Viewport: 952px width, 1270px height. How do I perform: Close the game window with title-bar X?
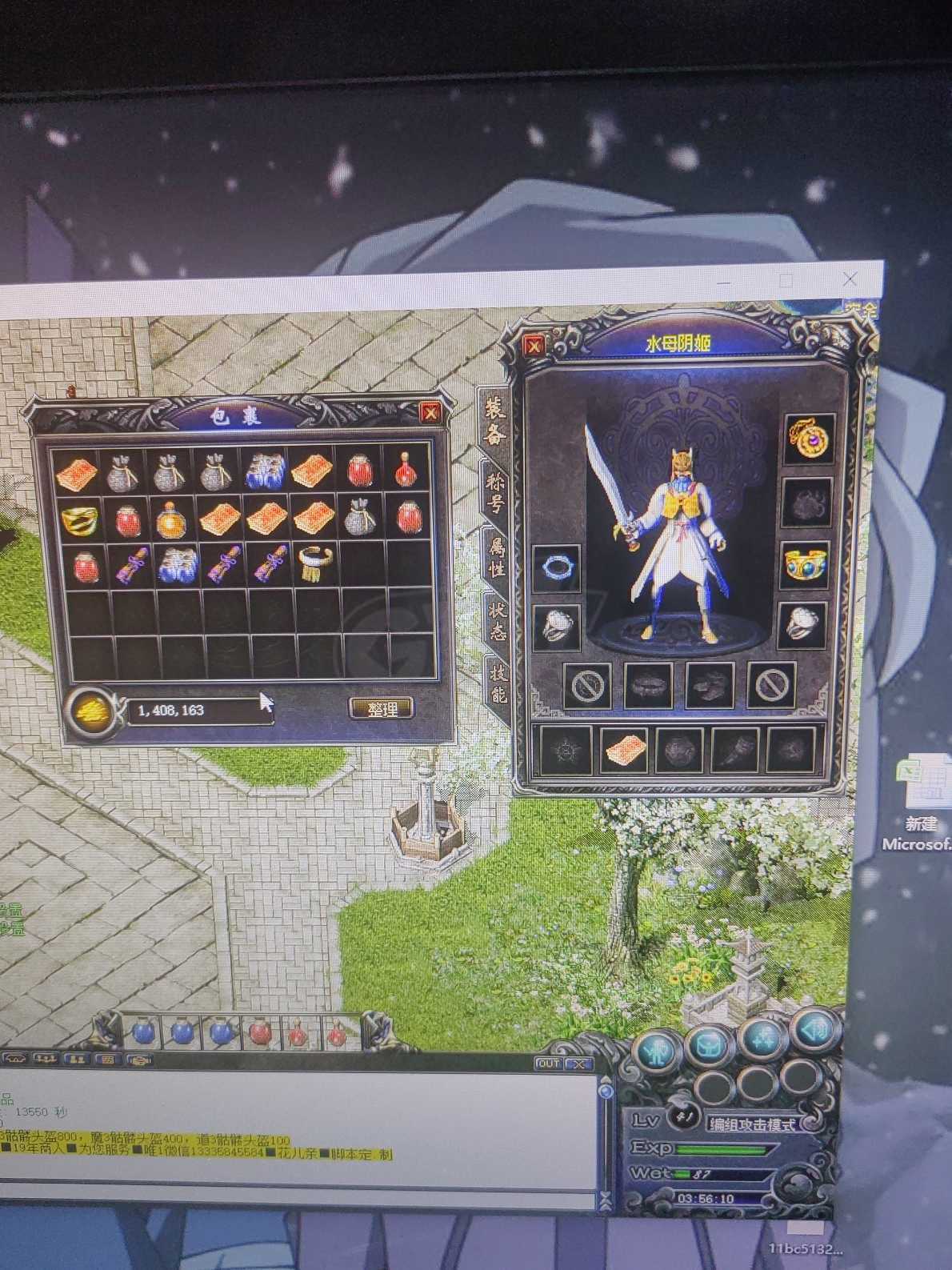coord(850,279)
